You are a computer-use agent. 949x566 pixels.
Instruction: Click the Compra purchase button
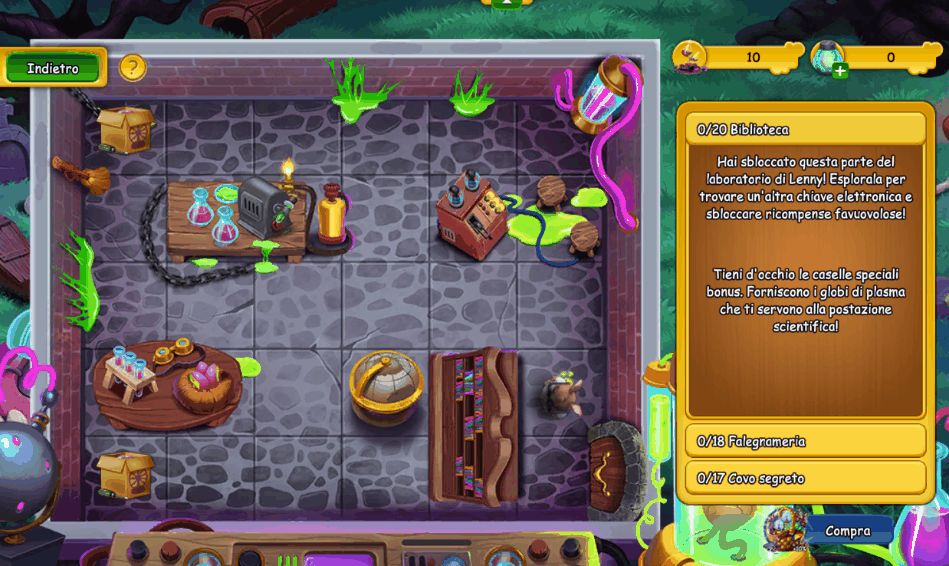[848, 531]
